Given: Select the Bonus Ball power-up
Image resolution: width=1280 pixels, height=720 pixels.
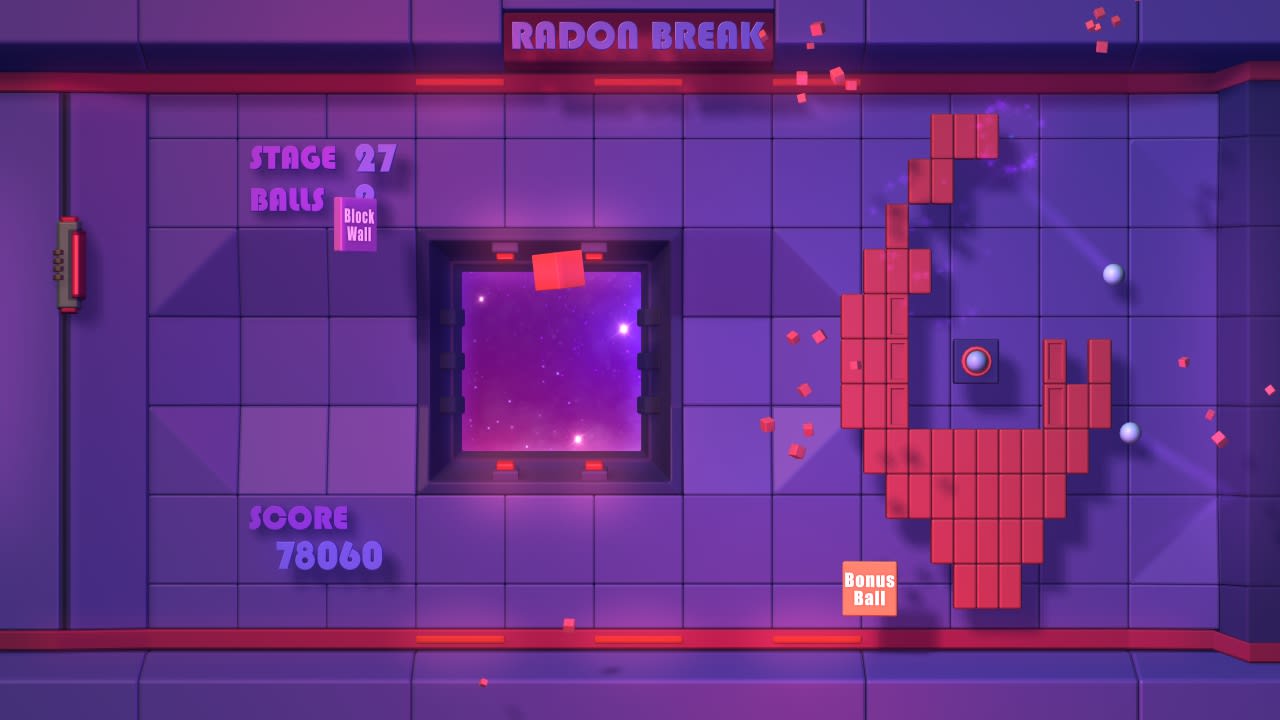Looking at the screenshot, I should pyautogui.click(x=869, y=588).
